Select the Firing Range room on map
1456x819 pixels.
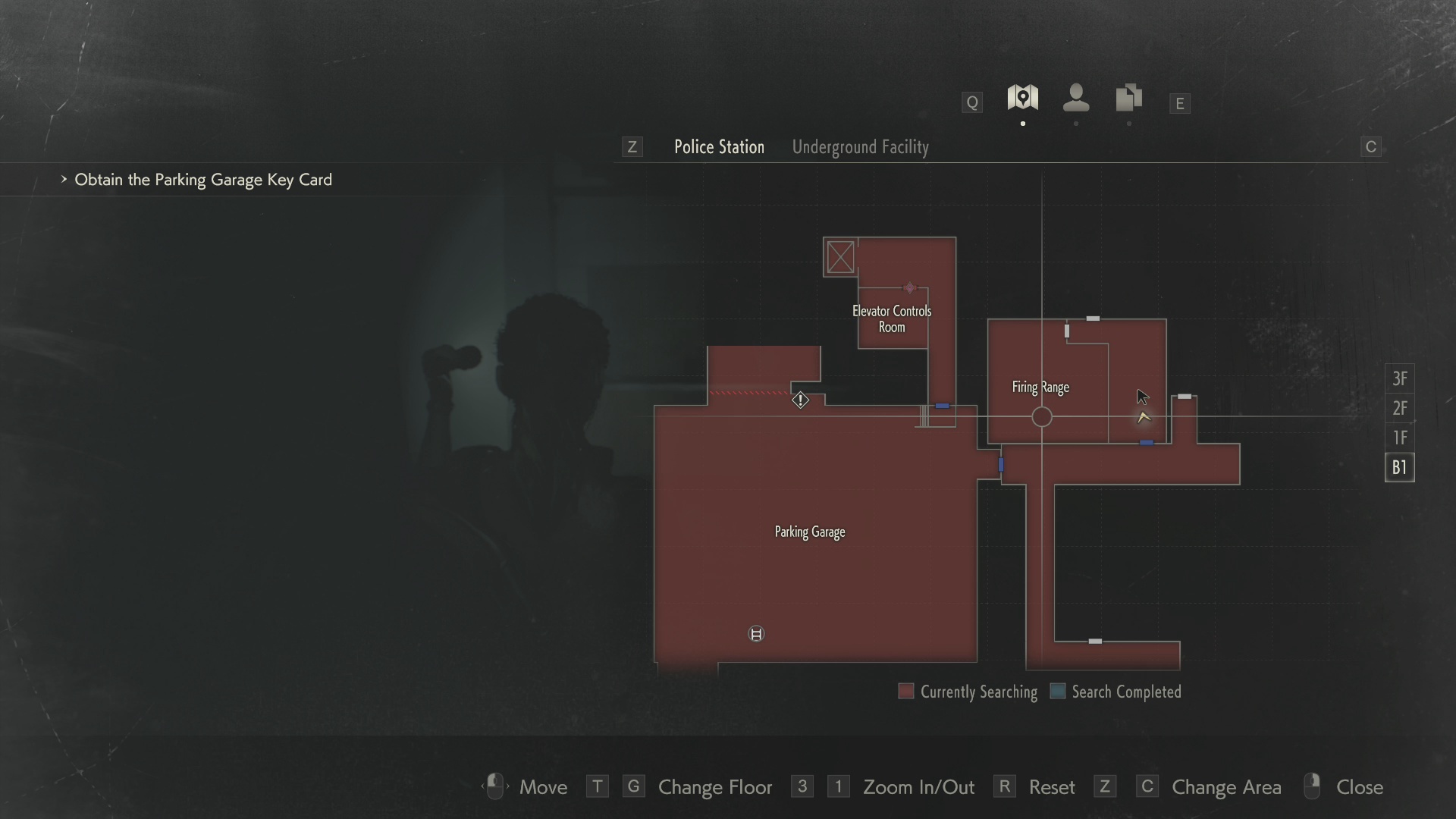coord(1040,388)
